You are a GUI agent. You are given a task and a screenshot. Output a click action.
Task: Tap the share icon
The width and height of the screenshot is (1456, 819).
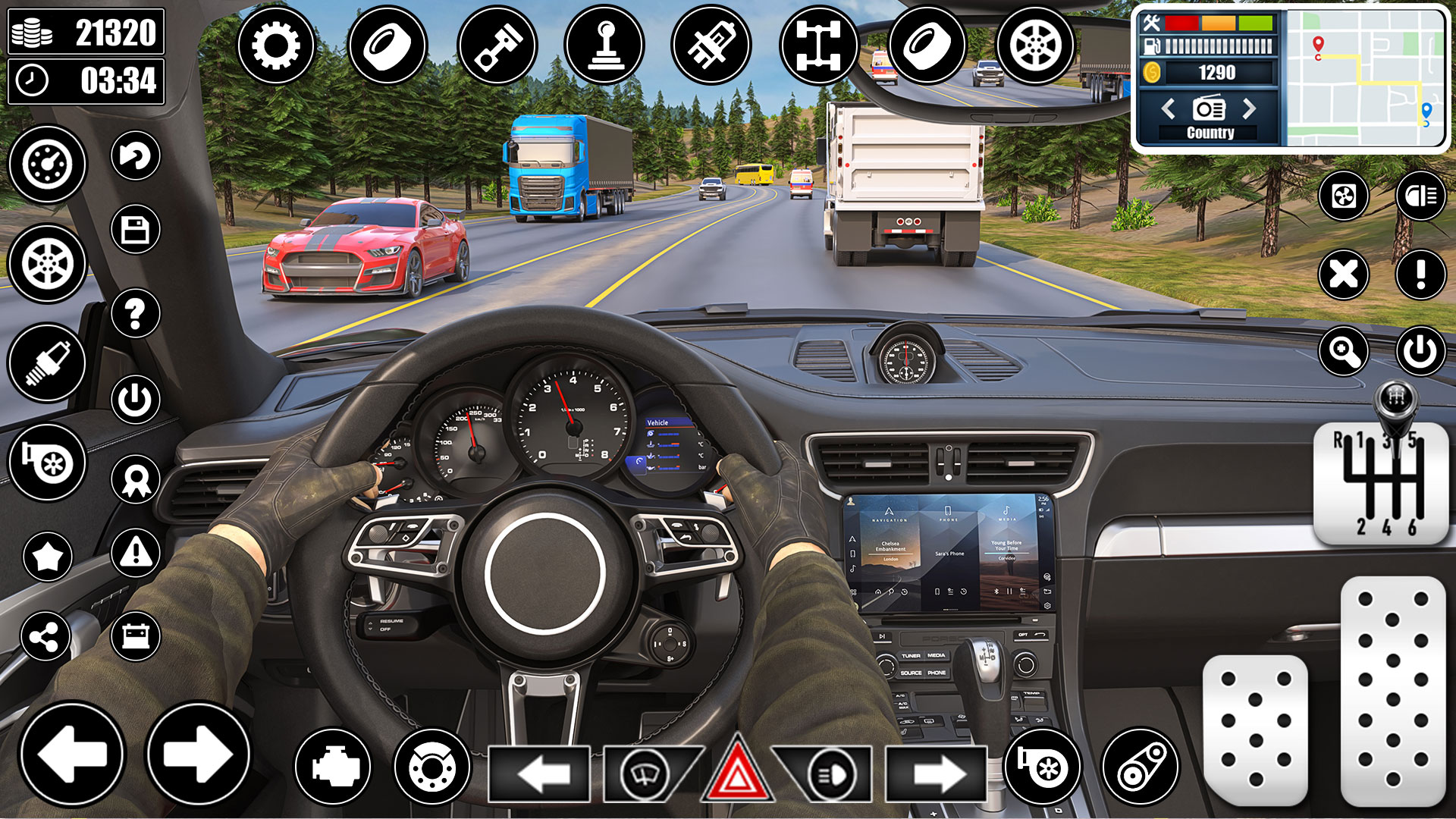45,636
